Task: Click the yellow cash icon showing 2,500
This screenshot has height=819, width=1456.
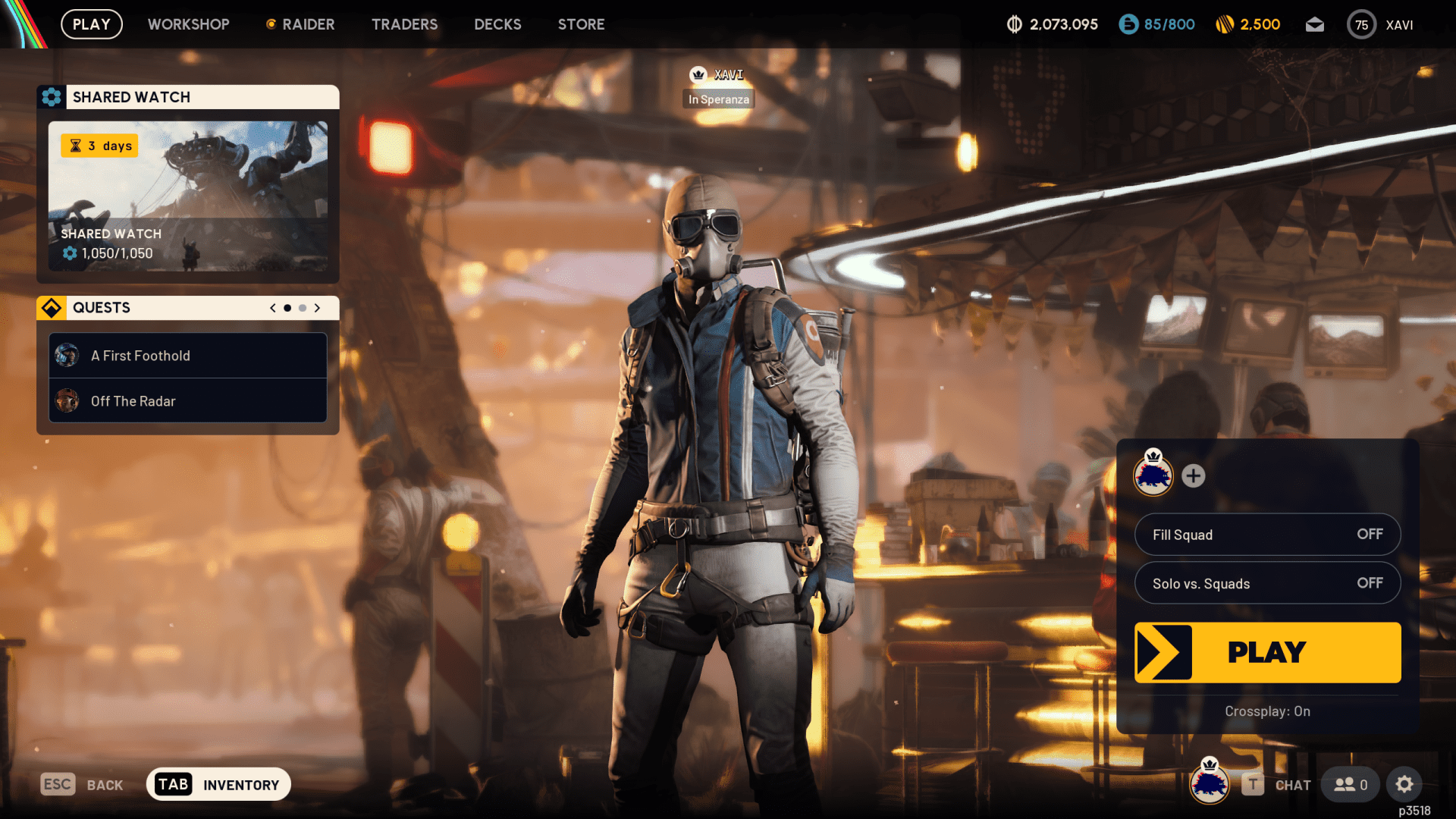Action: click(x=1226, y=24)
